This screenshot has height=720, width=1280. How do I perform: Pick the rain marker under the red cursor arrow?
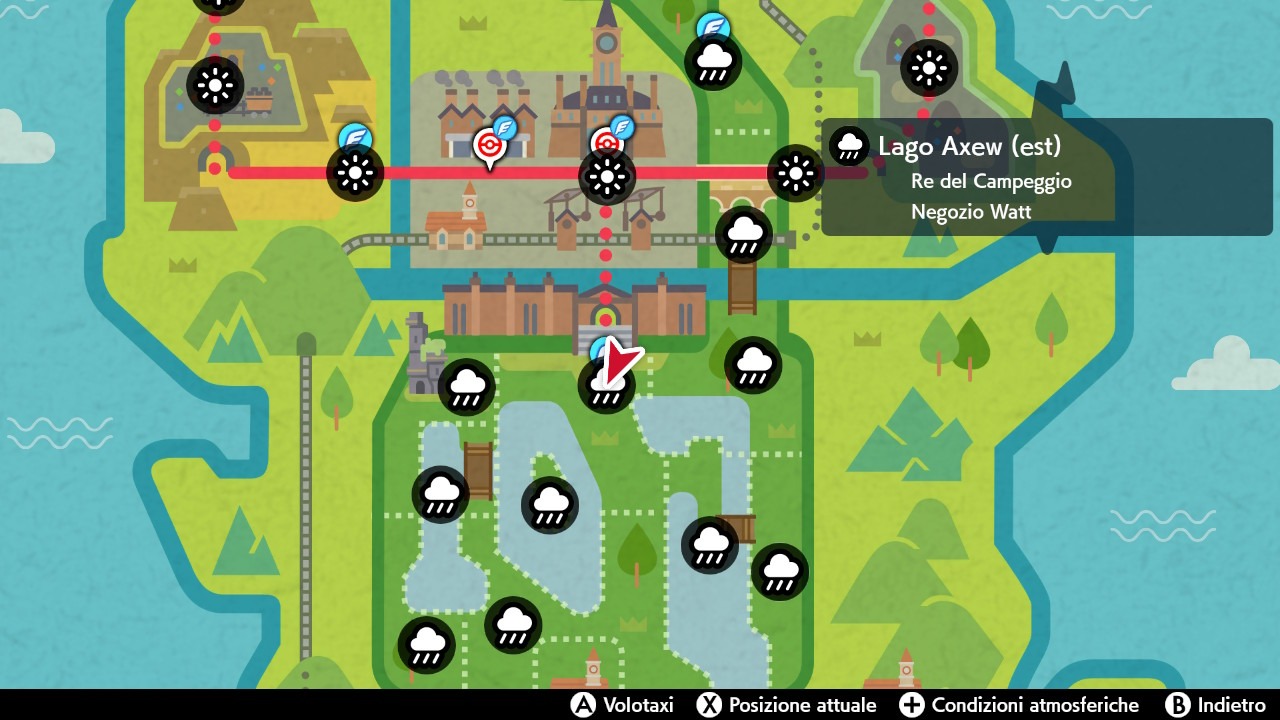click(606, 385)
